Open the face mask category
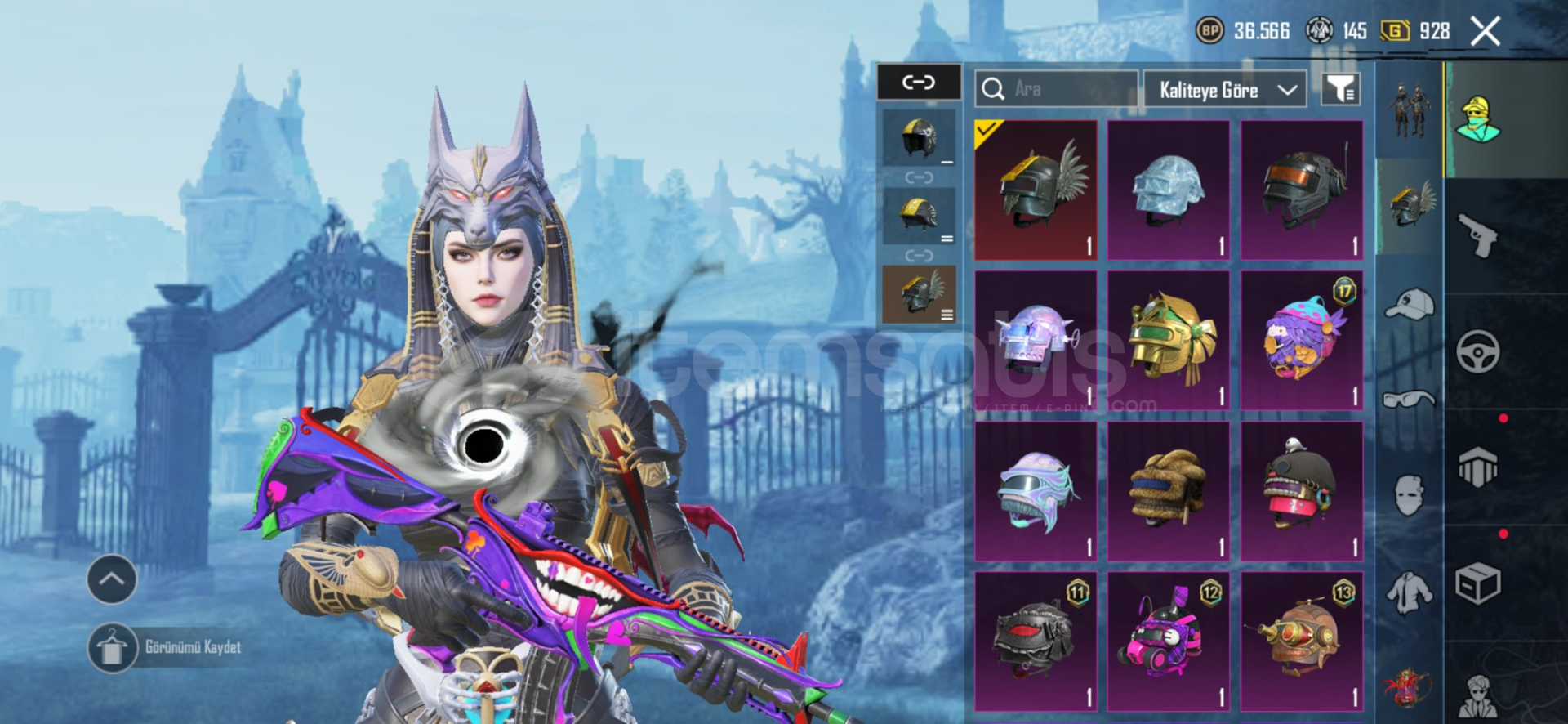 [x=1410, y=495]
